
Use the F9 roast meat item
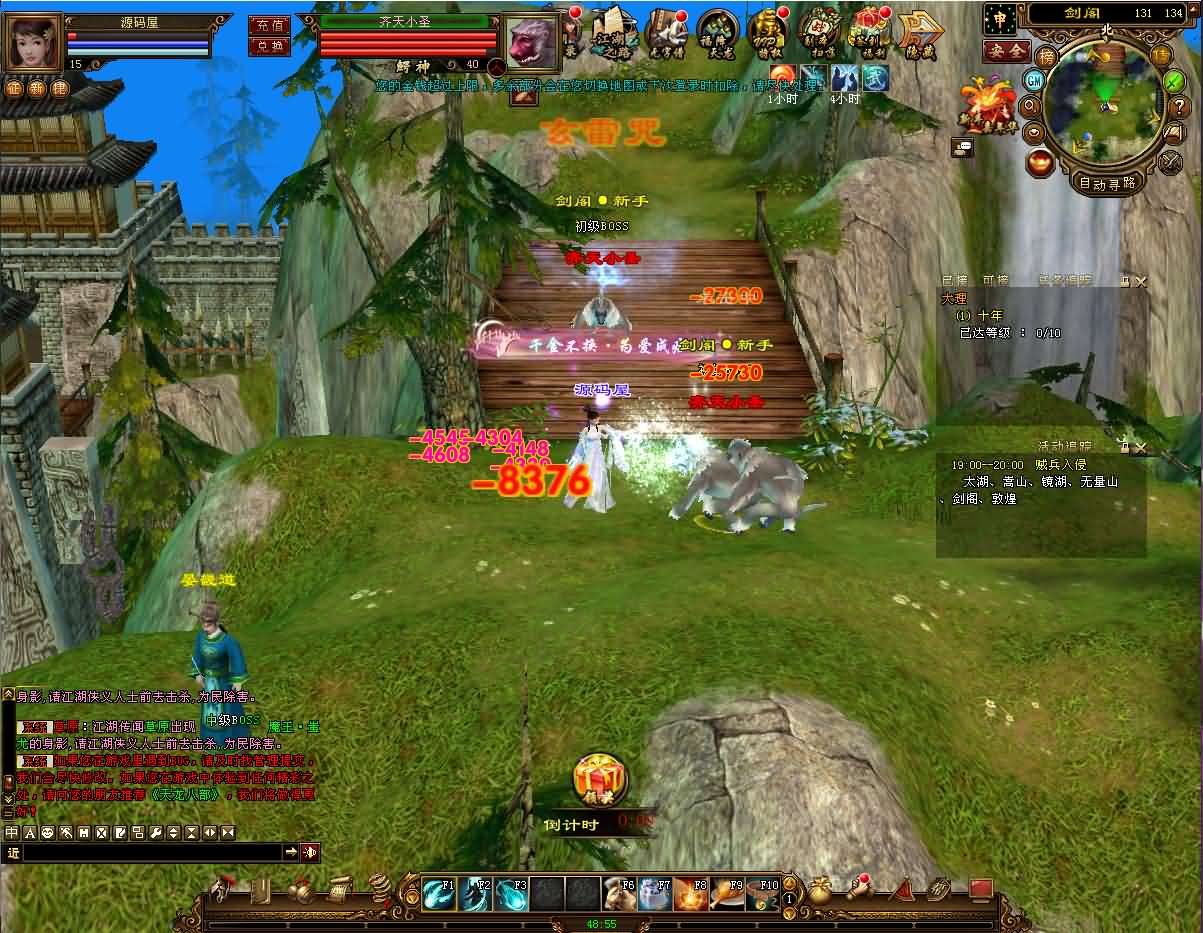(727, 892)
